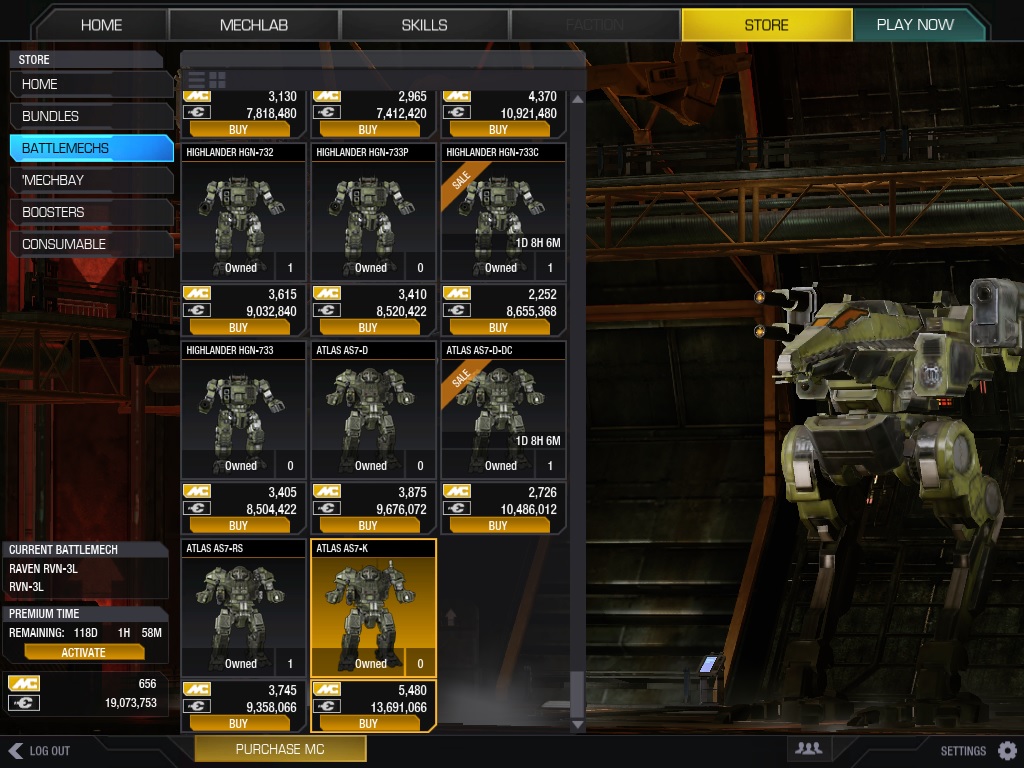
Task: Select Bundles in the store sidebar
Action: (x=90, y=116)
